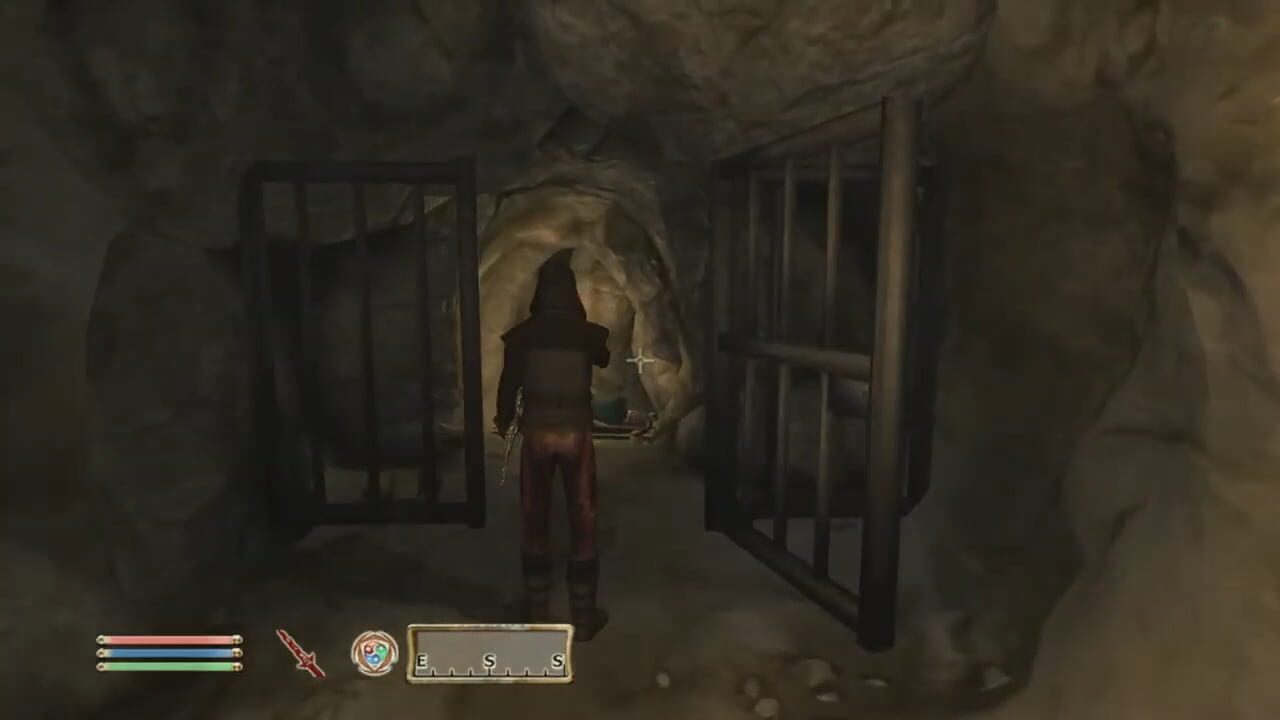Click the E marker on the compass
The height and width of the screenshot is (720, 1280).
pyautogui.click(x=420, y=660)
